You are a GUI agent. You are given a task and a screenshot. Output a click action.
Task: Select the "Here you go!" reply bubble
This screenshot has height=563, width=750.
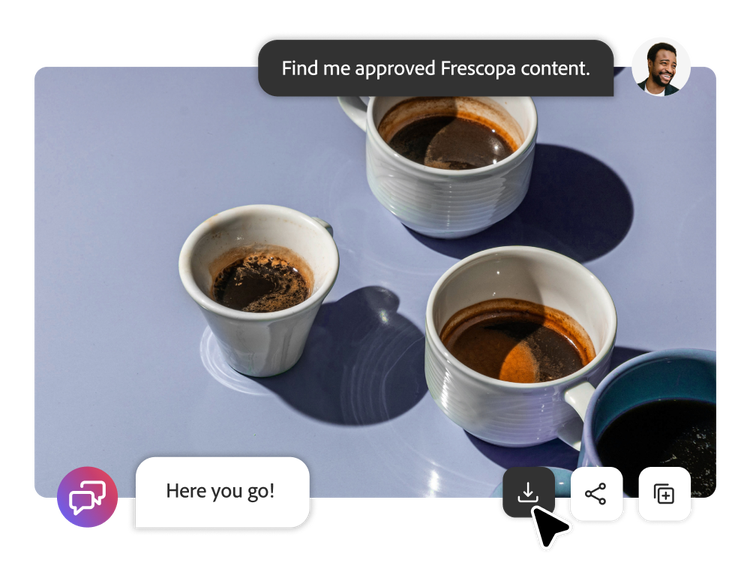(221, 491)
